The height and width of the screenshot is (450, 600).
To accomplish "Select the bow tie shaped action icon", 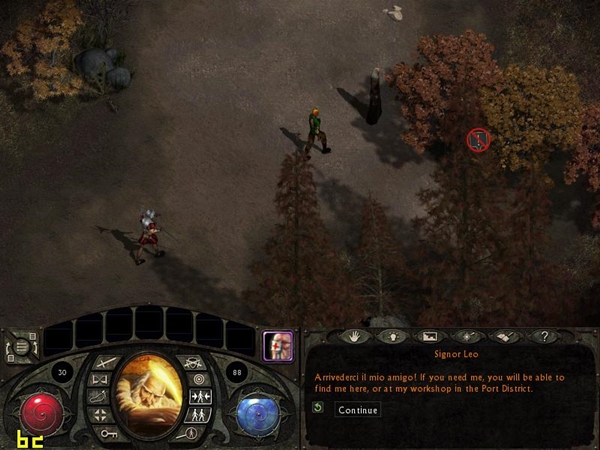I will click(x=100, y=380).
